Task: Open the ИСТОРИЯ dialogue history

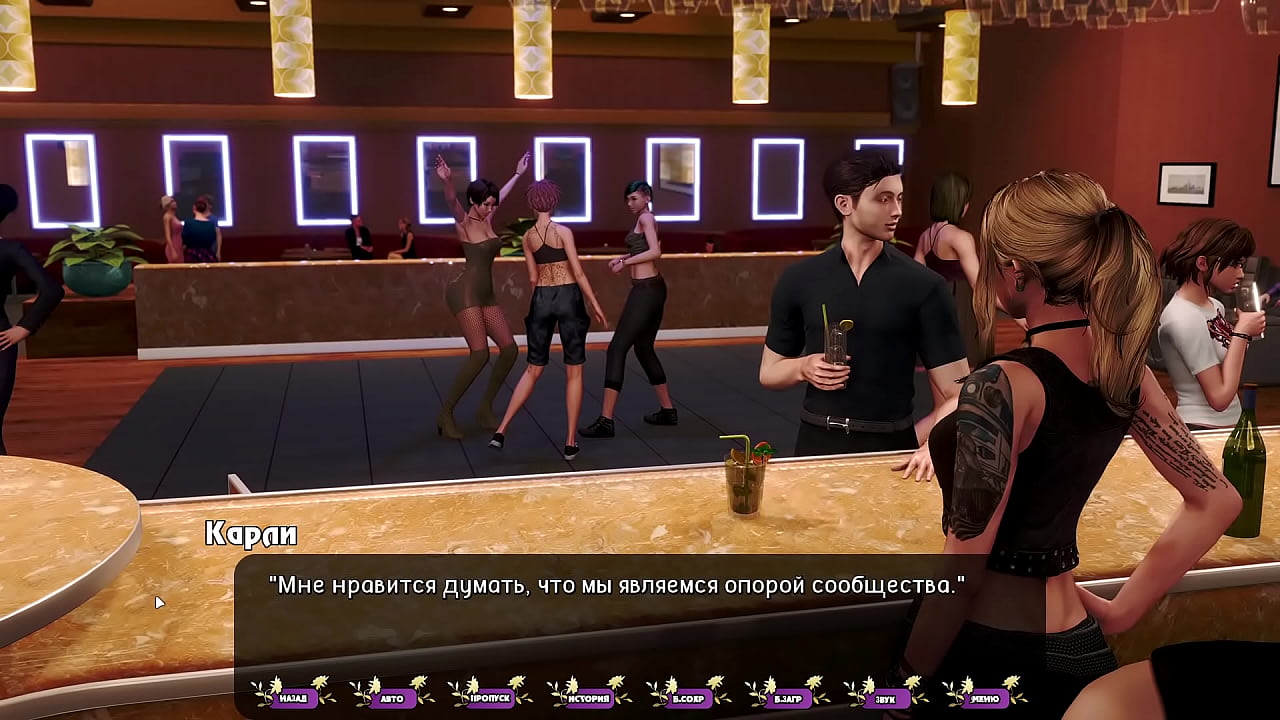Action: (x=589, y=698)
